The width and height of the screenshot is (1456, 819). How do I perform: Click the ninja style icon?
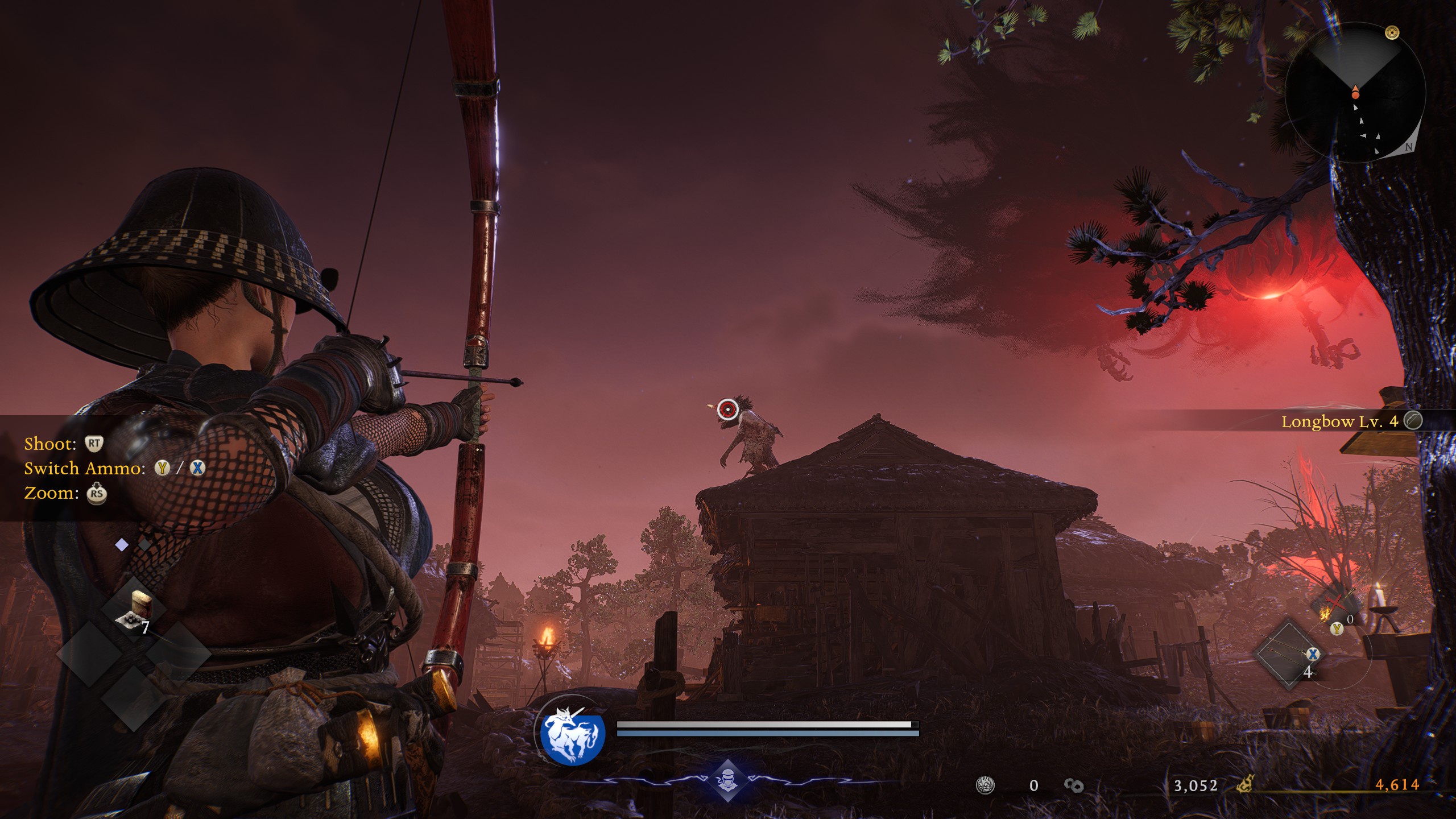click(727, 779)
